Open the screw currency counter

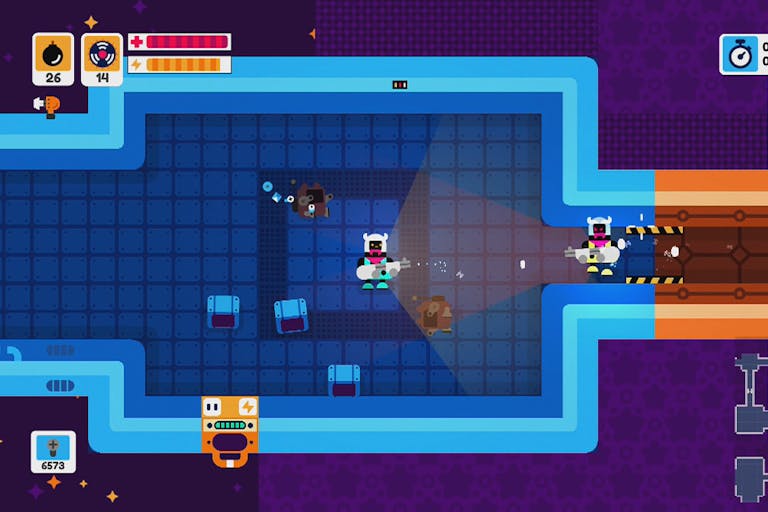53,452
